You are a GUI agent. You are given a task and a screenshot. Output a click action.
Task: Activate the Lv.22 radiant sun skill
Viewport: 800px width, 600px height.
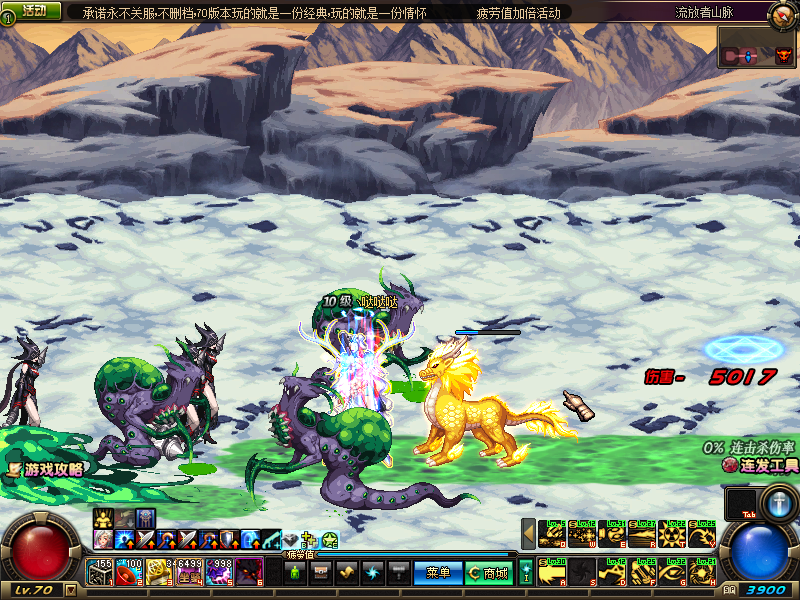[671, 534]
